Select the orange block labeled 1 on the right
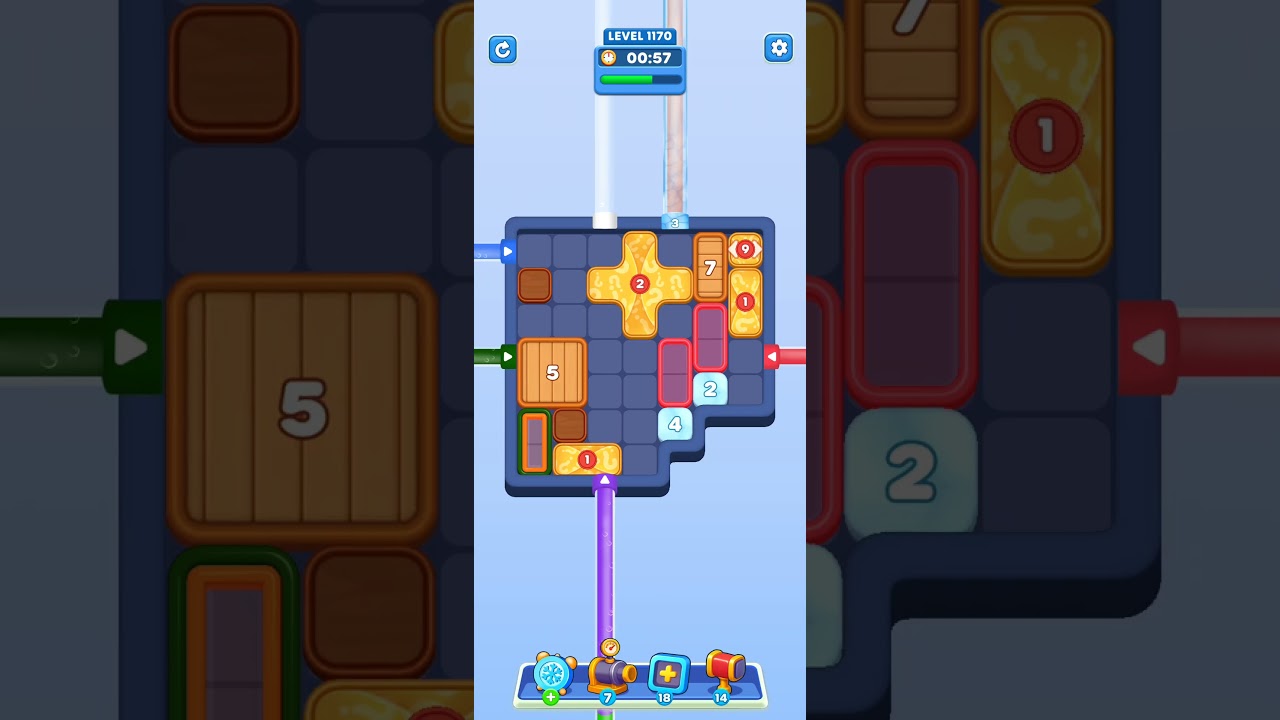The height and width of the screenshot is (720, 1280). 745,300
